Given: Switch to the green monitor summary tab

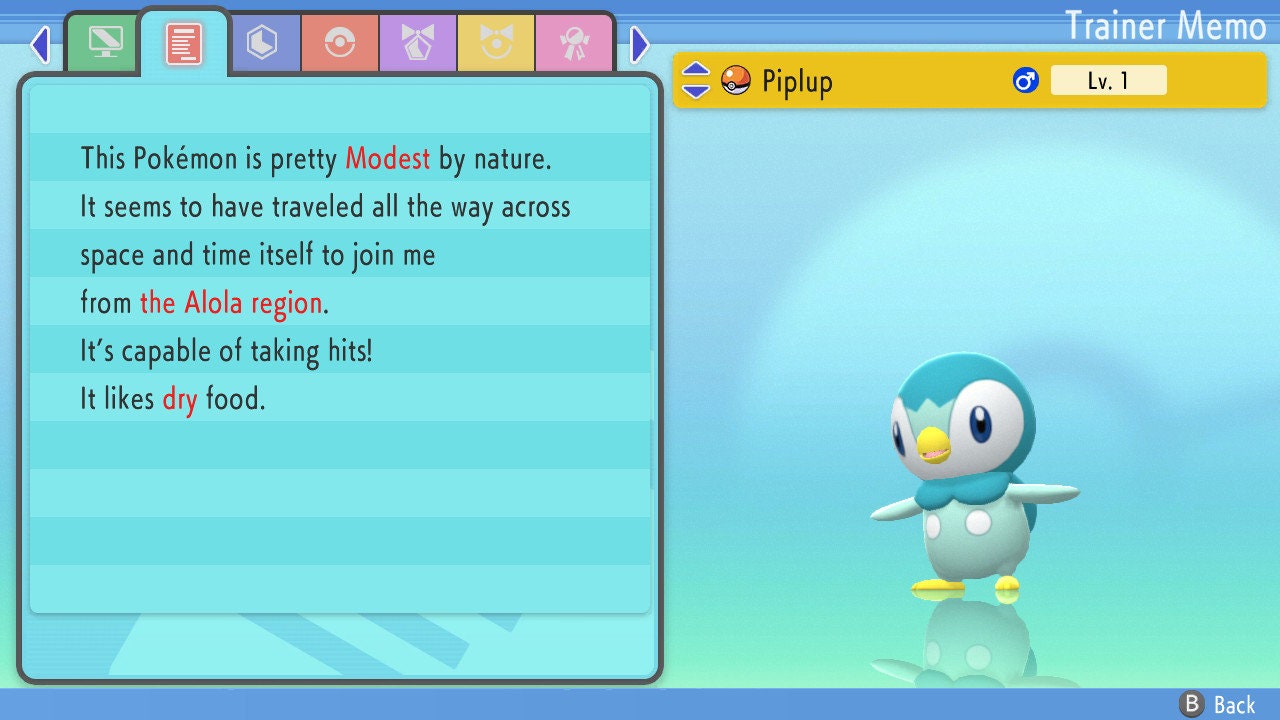Looking at the screenshot, I should (x=105, y=43).
